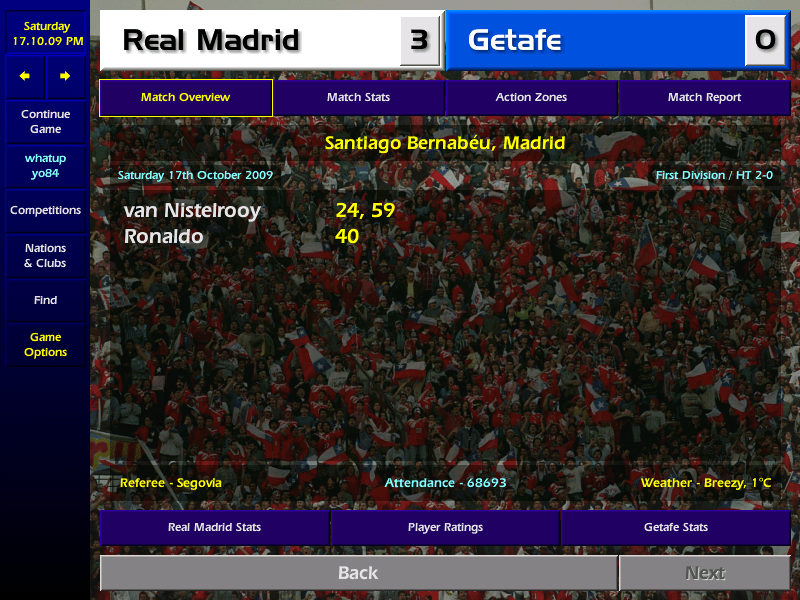Open the Find menu
800x600 pixels.
pyautogui.click(x=45, y=300)
